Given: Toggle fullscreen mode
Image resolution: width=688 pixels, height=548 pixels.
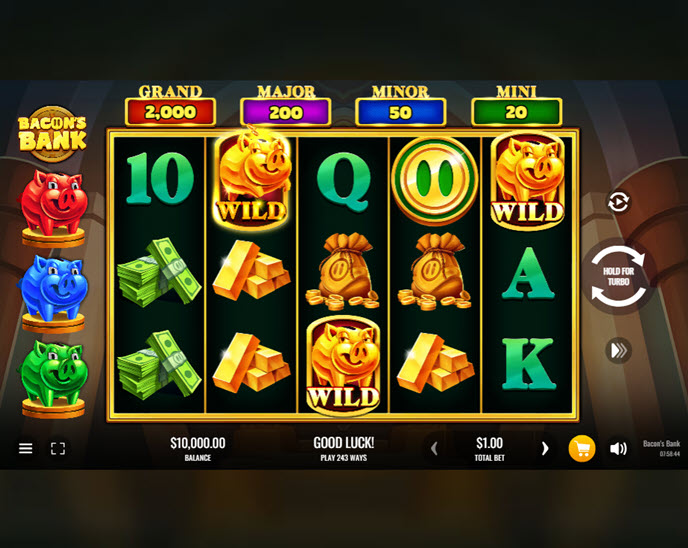Looking at the screenshot, I should coord(58,449).
